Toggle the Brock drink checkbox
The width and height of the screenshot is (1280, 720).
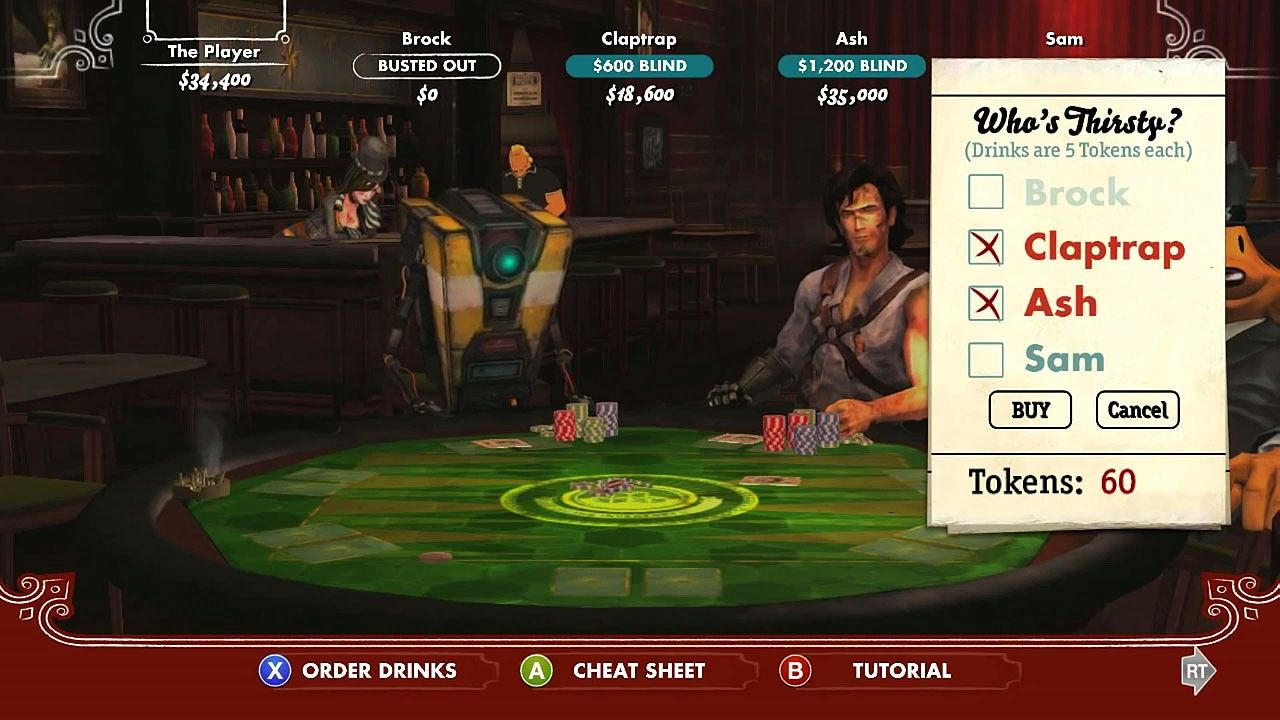[x=986, y=192]
